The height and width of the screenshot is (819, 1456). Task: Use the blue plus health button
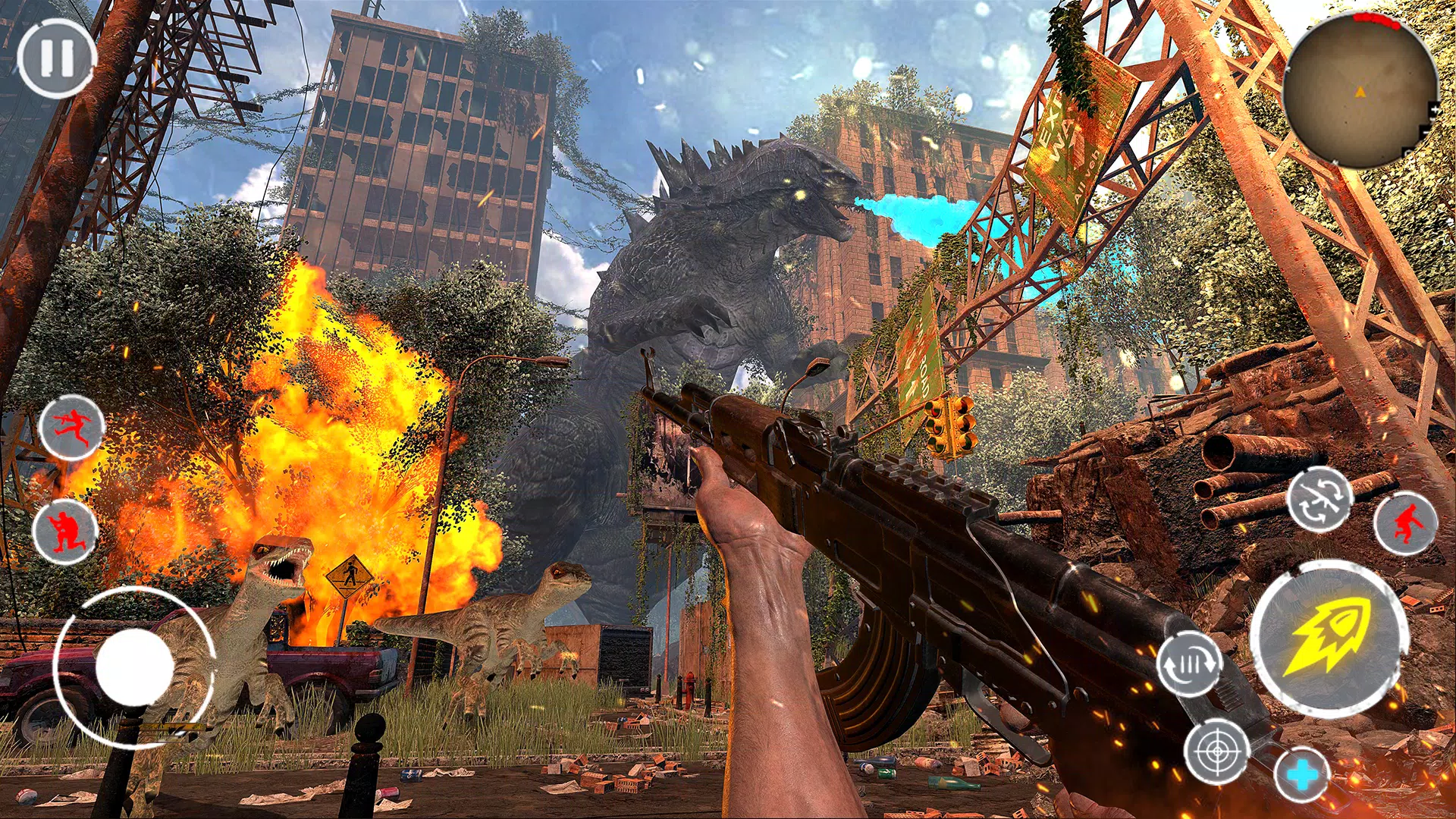[x=1302, y=775]
